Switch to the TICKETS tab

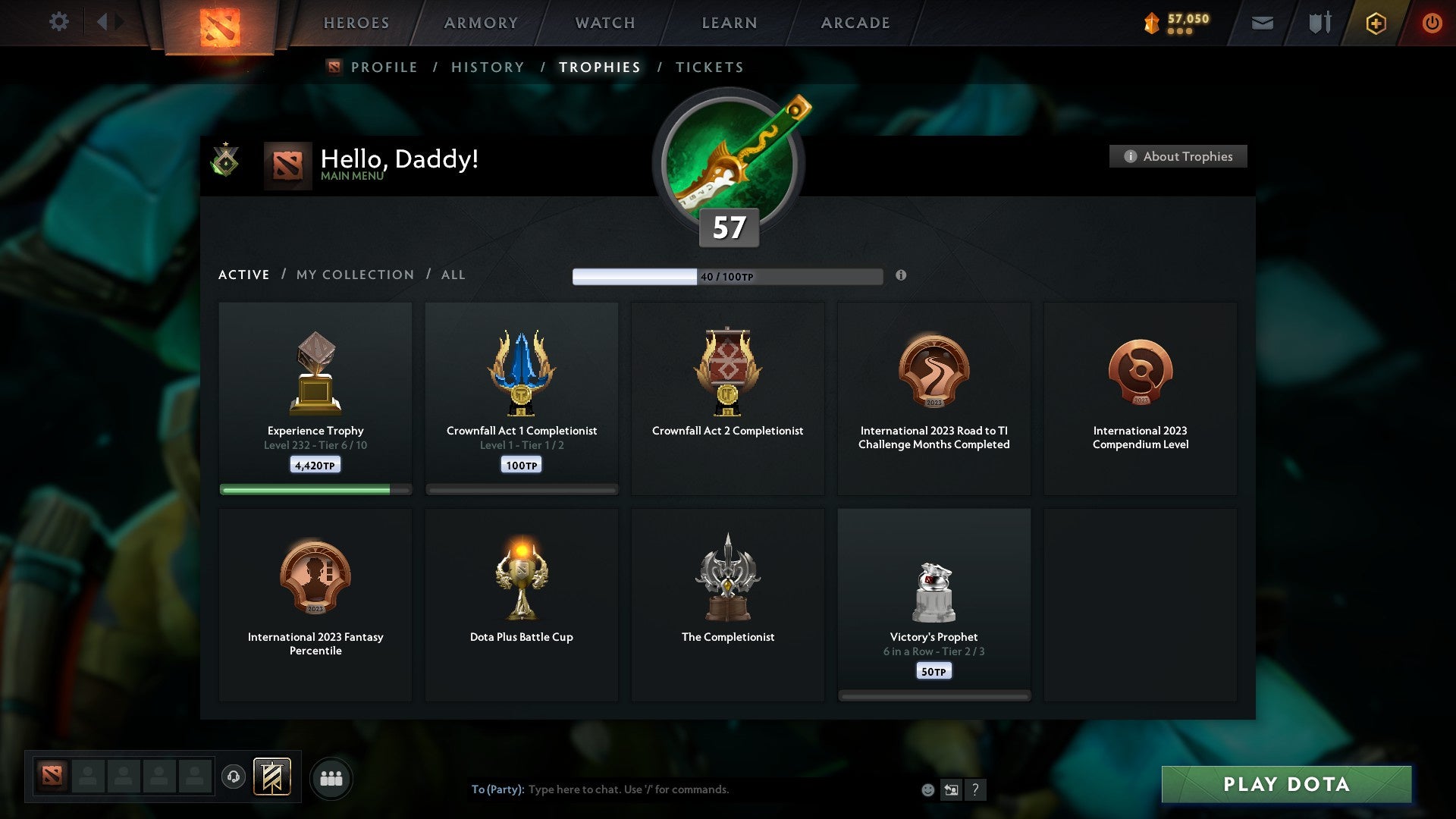point(708,67)
